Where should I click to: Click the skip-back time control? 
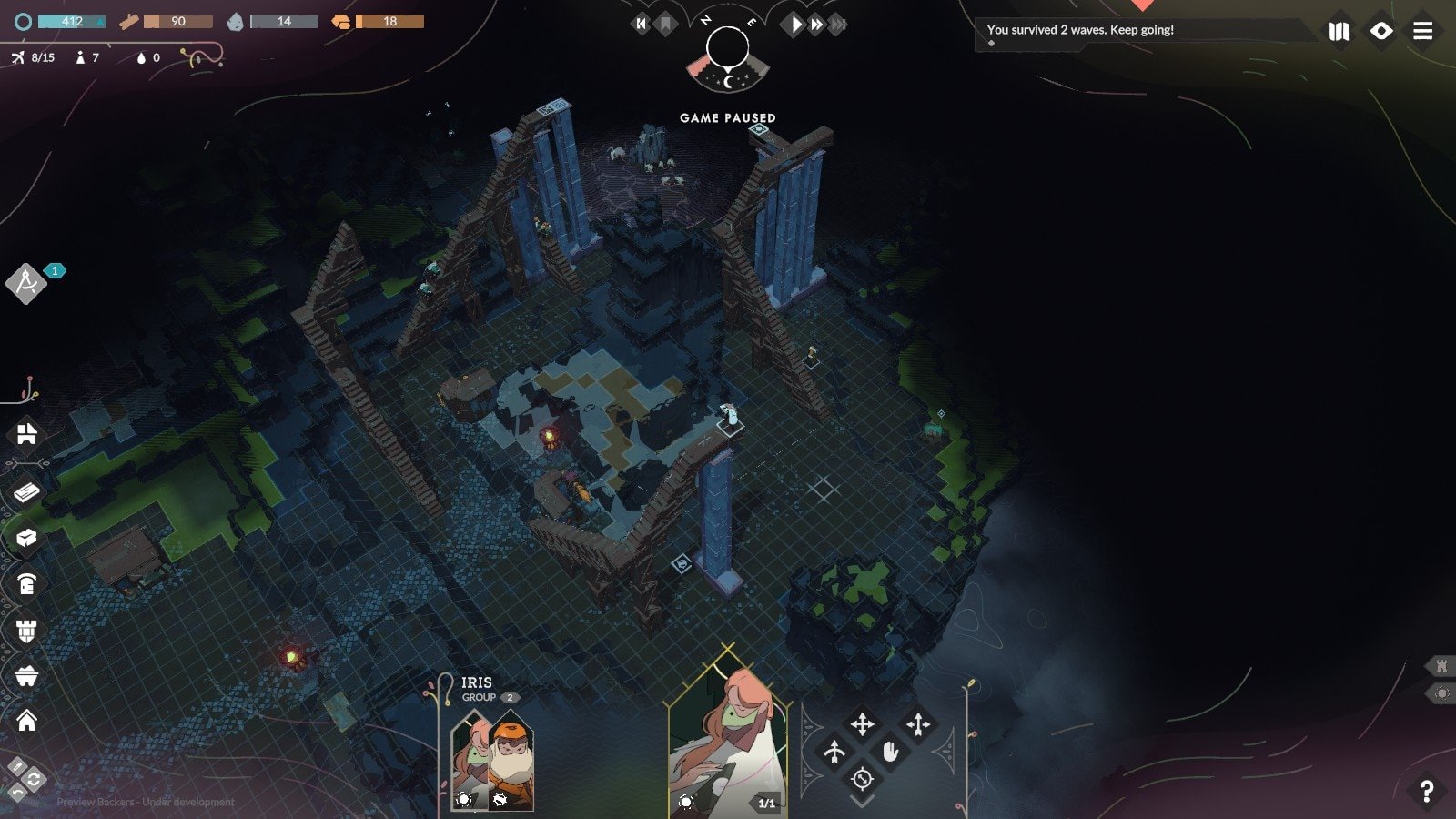point(642,25)
